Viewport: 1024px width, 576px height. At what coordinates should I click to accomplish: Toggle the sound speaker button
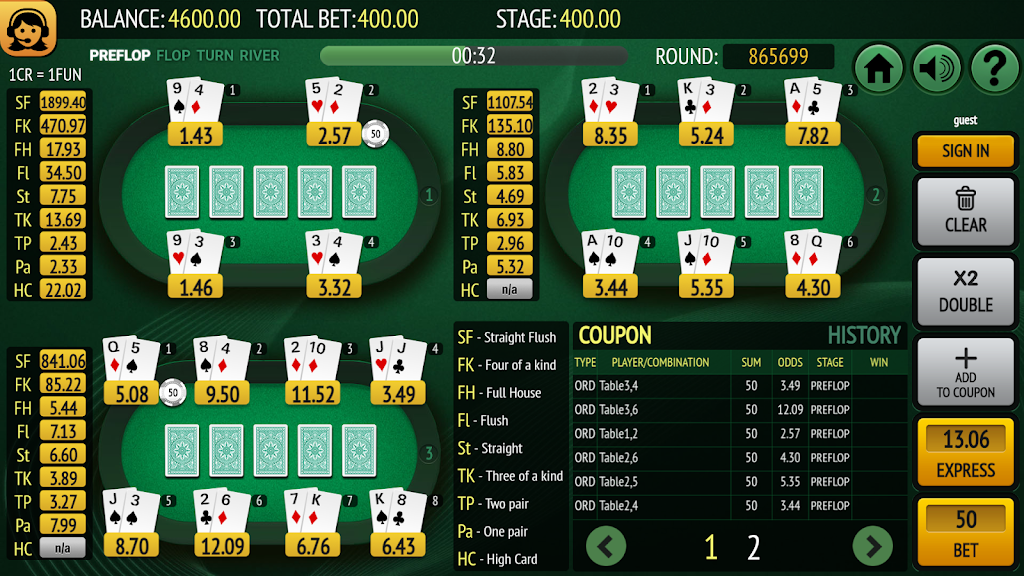pos(936,69)
